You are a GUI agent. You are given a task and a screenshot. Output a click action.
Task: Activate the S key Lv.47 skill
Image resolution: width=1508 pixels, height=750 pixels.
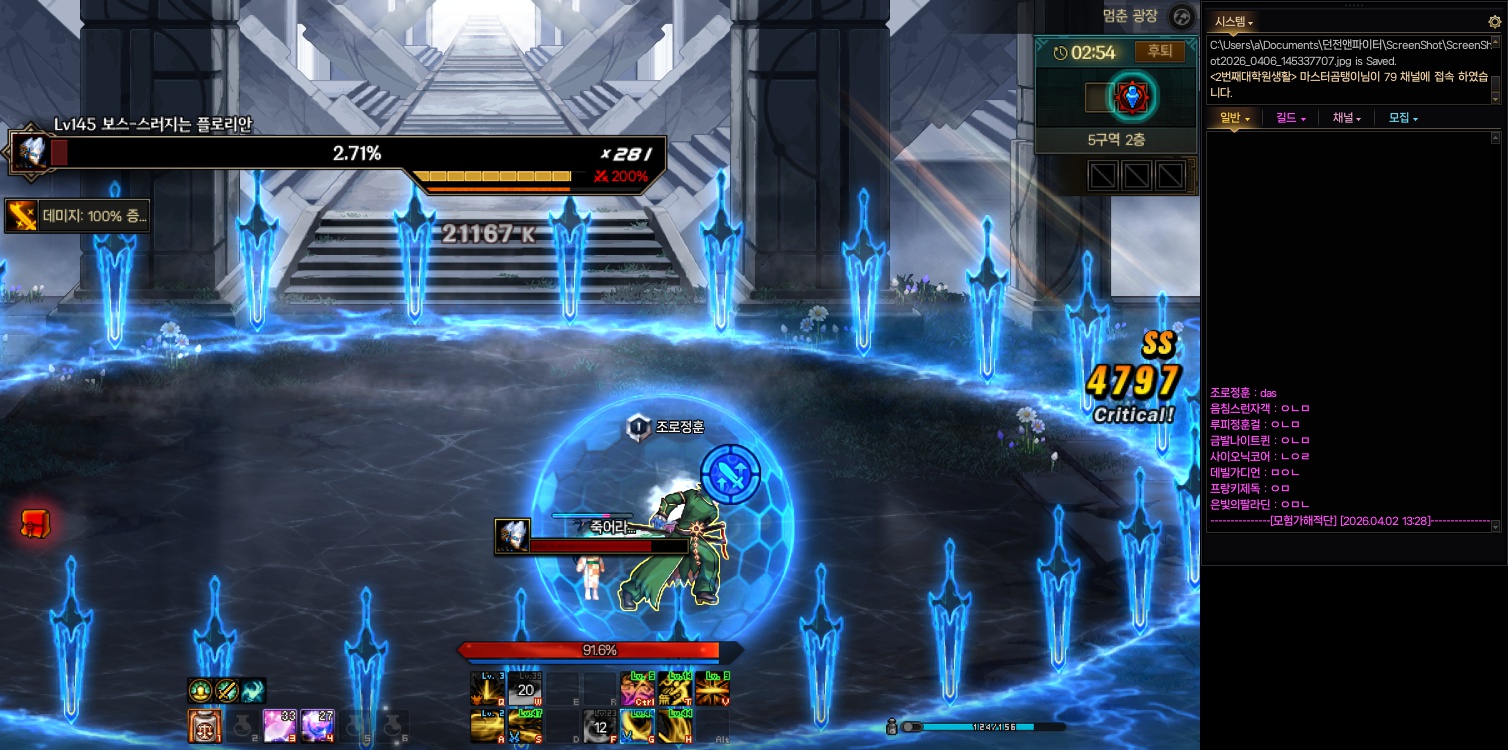(x=525, y=725)
